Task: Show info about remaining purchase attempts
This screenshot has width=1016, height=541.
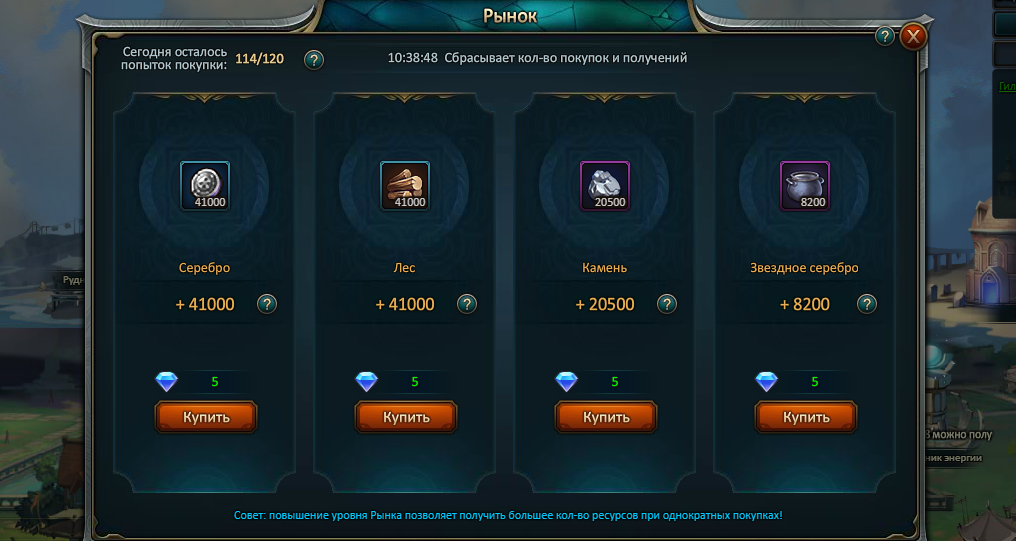Action: pyautogui.click(x=314, y=59)
